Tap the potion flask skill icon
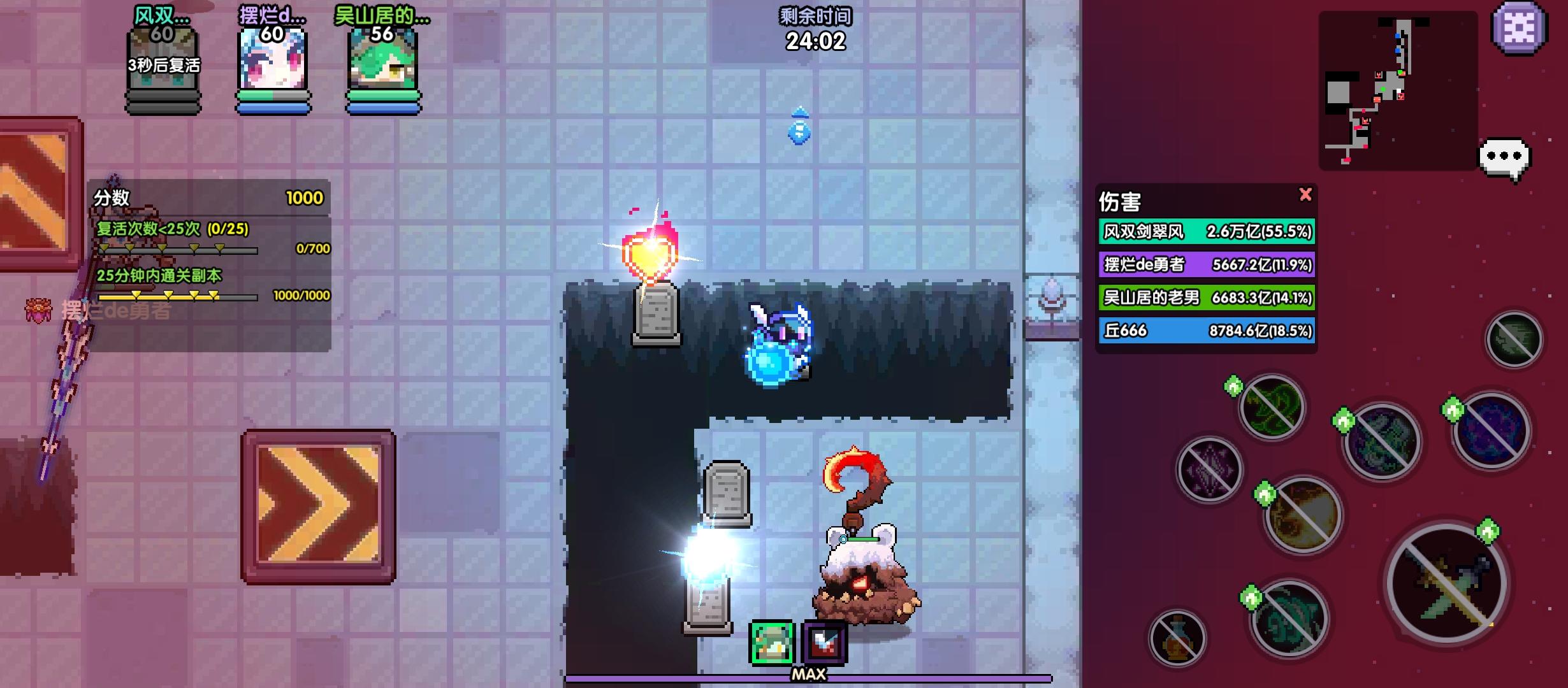Screen dimensions: 1568x688 point(1177,638)
